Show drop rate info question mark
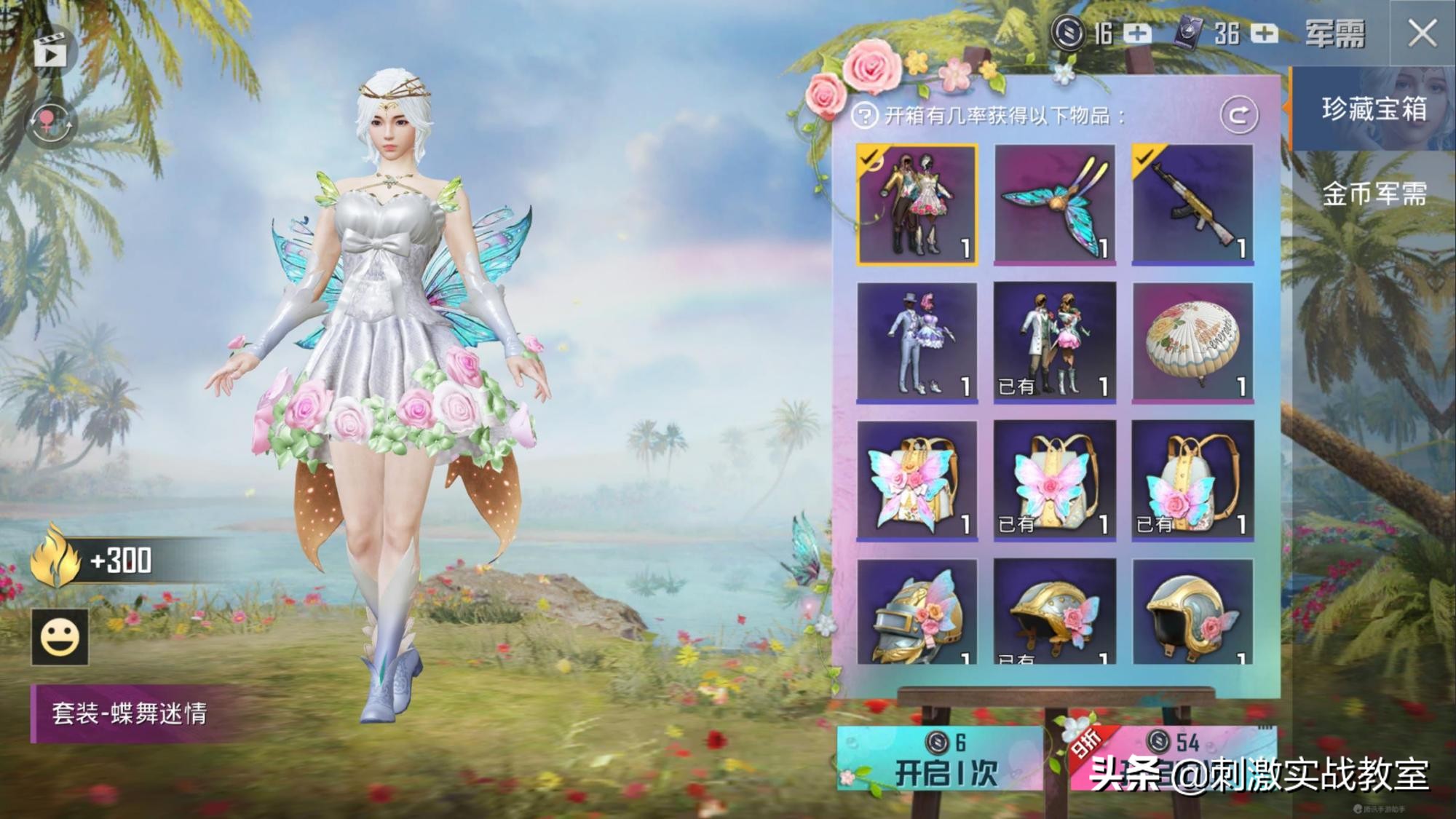Image resolution: width=1456 pixels, height=819 pixels. coord(864,116)
